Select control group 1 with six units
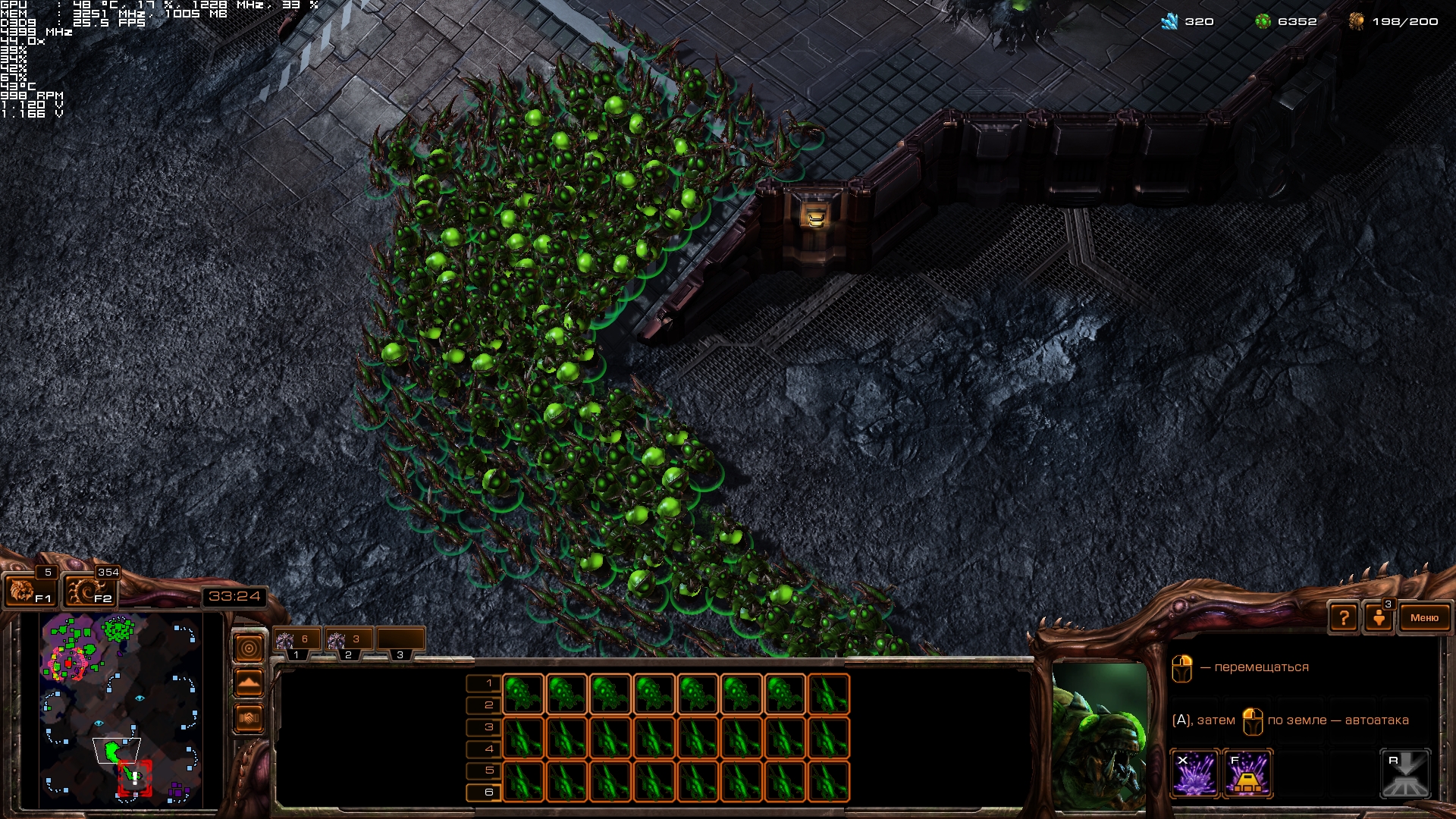This screenshot has height=819, width=1456. coord(296,640)
